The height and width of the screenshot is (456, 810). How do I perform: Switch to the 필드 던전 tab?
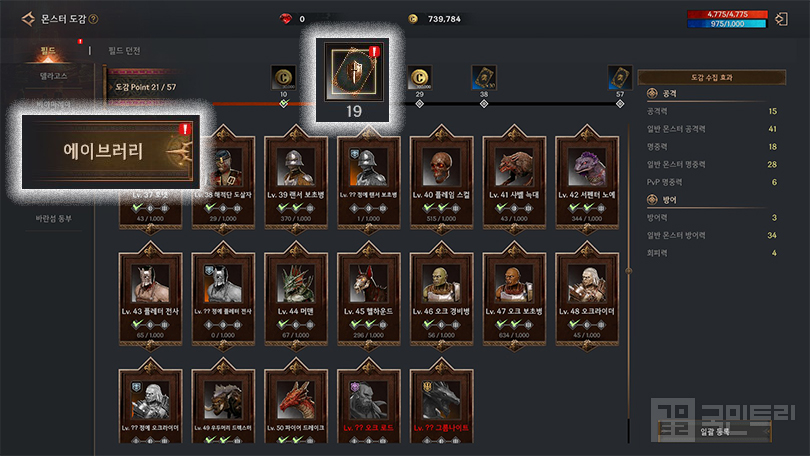coord(126,49)
